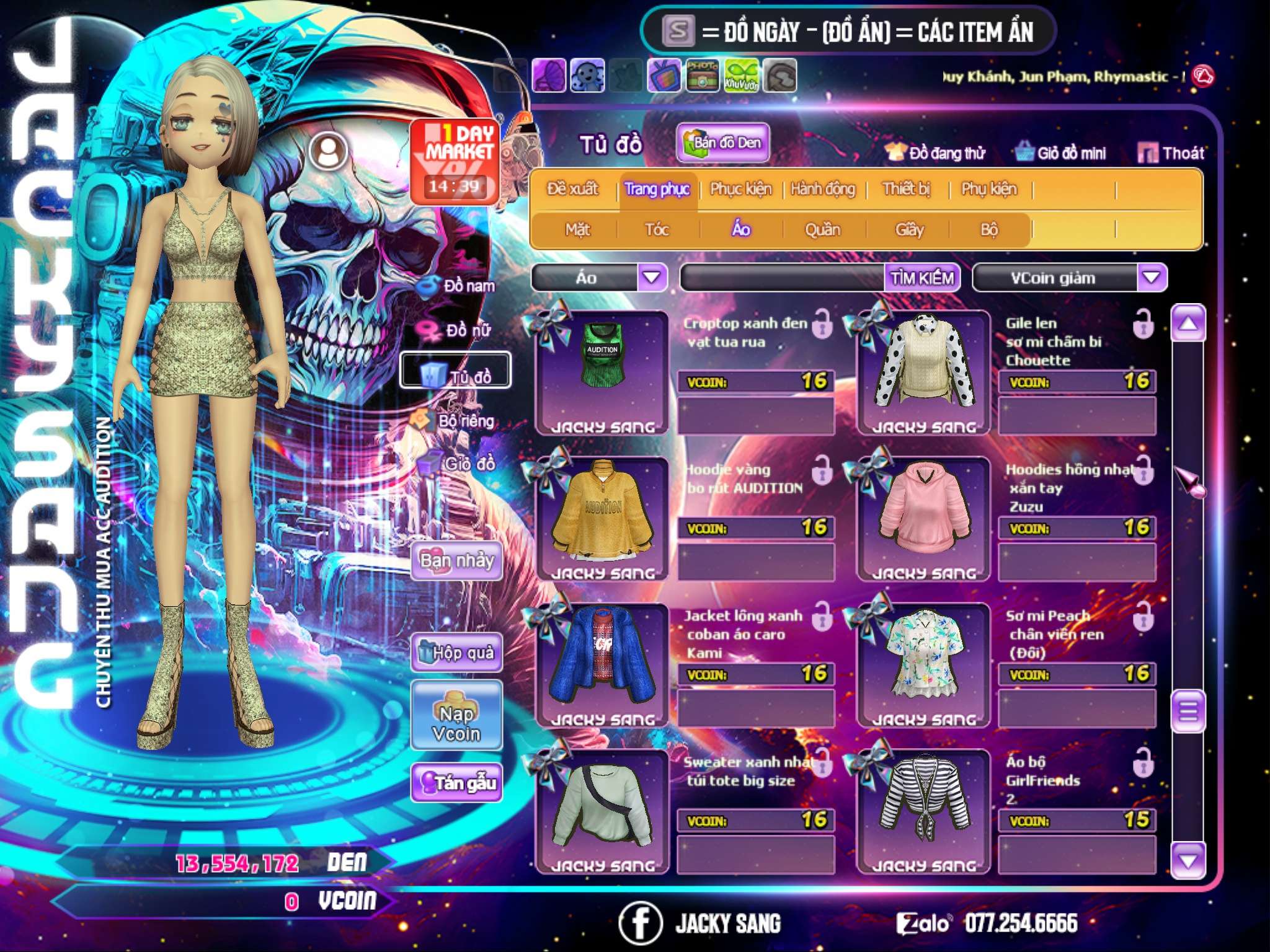
Task: Open the Phục kiện category tab
Action: (x=740, y=188)
